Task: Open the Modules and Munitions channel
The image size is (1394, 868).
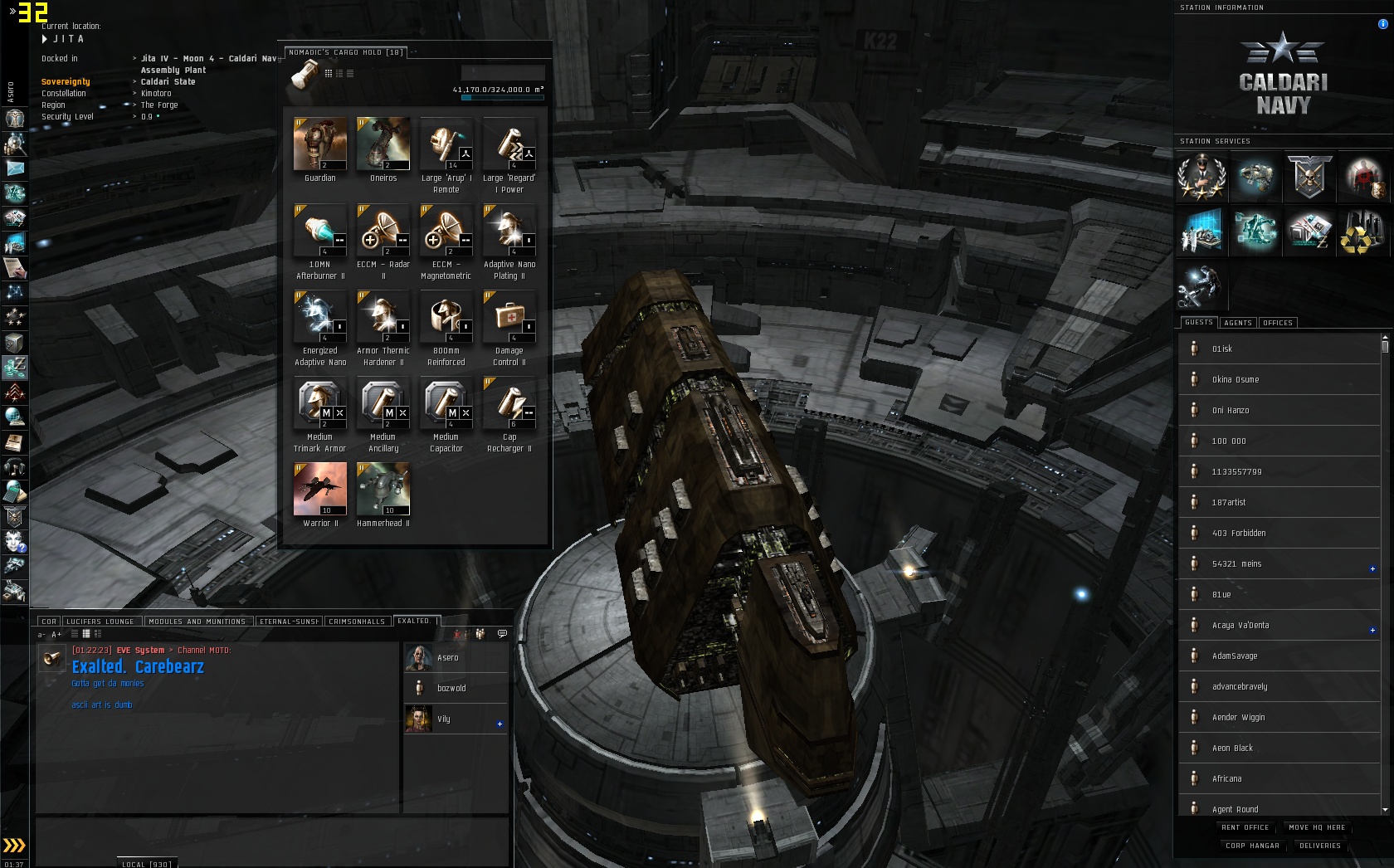Action: coord(197,622)
